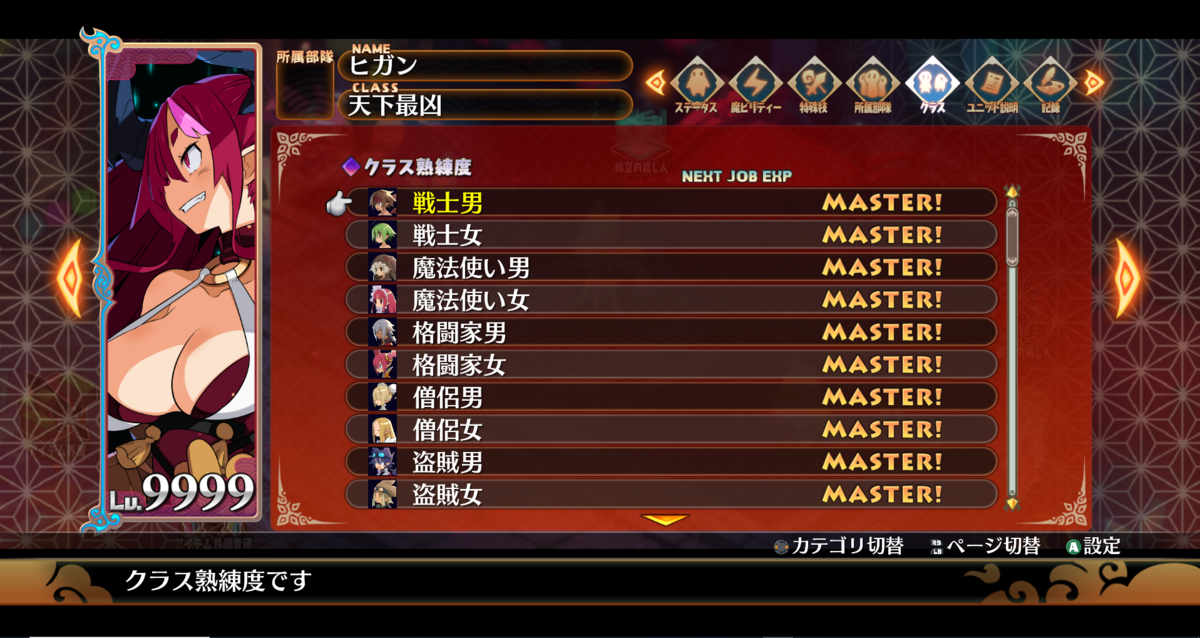Viewport: 1200px width, 638px height.
Task: Select the 盗賊女 class row
Action: pyautogui.click(x=670, y=494)
